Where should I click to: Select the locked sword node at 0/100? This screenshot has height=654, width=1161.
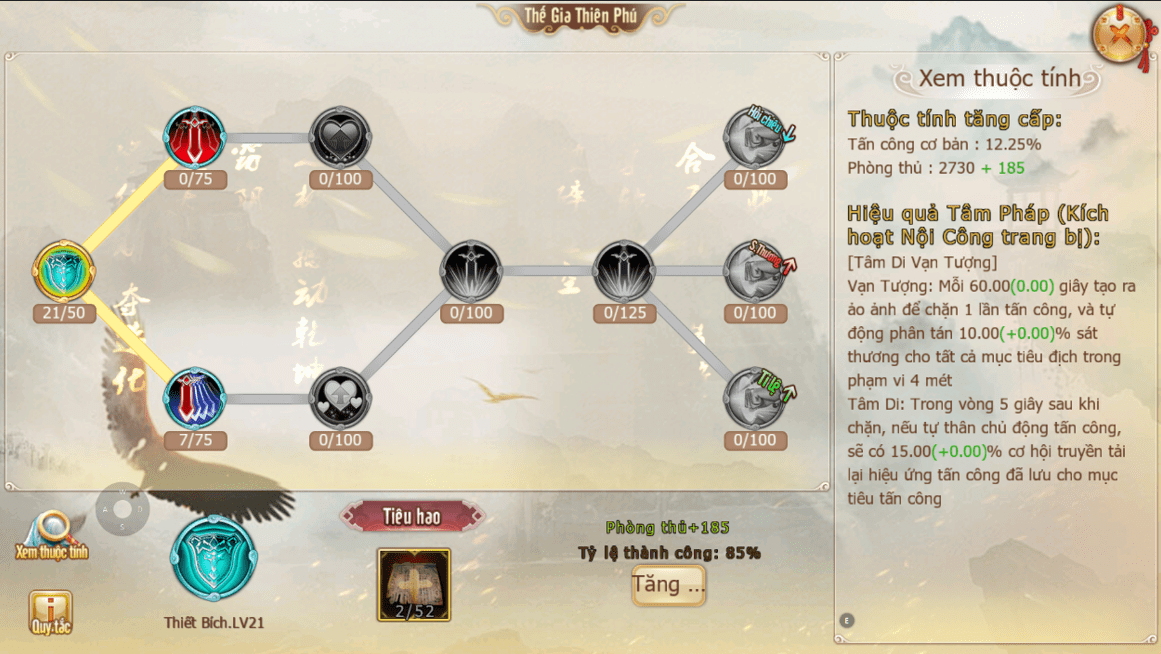pos(471,271)
